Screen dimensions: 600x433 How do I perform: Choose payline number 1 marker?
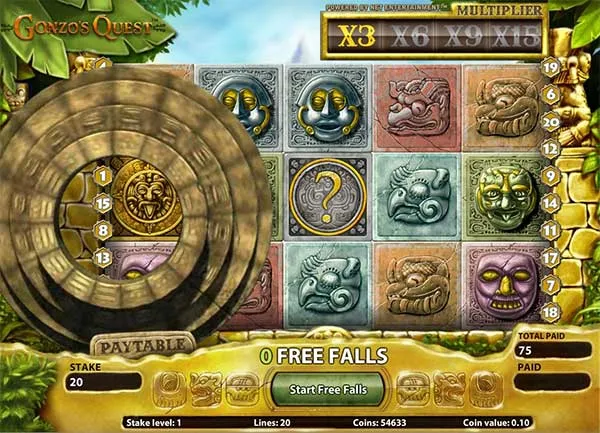point(102,176)
